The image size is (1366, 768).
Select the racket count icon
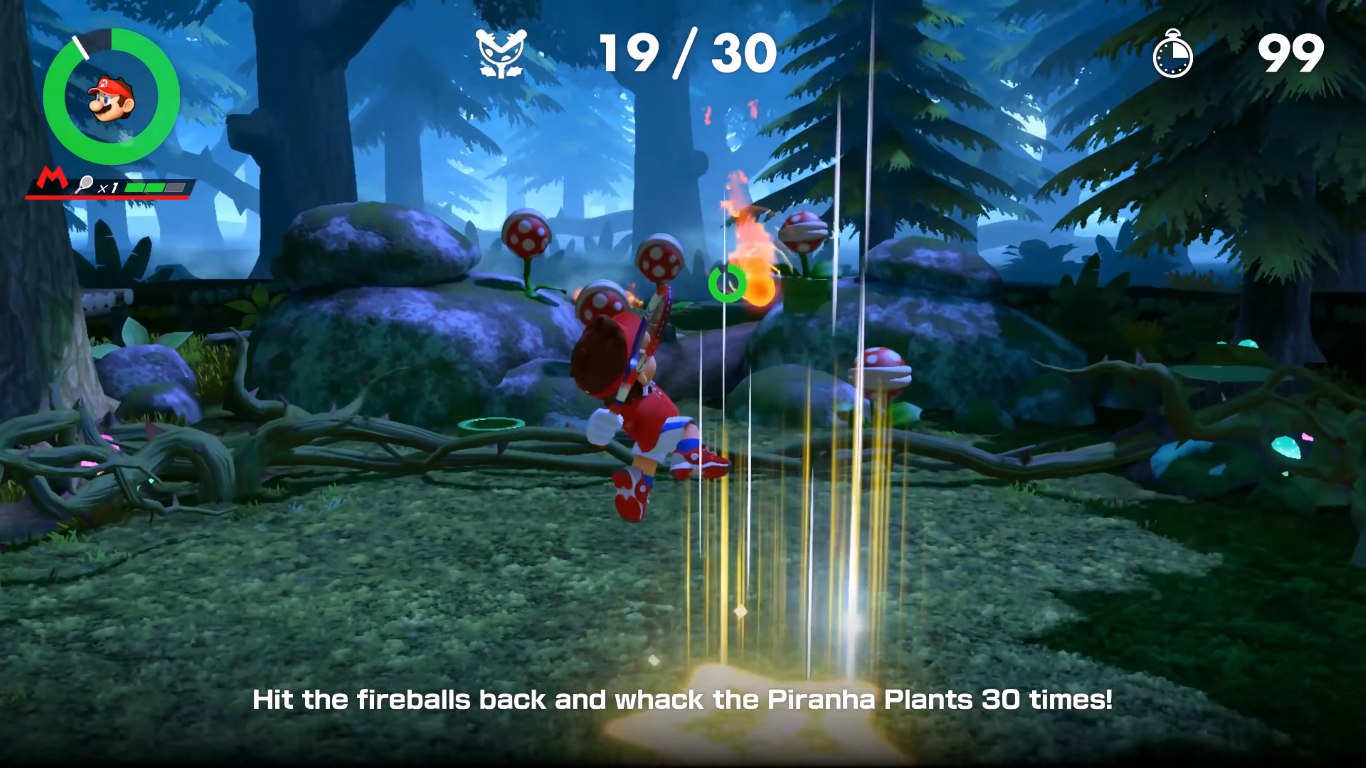[x=84, y=186]
